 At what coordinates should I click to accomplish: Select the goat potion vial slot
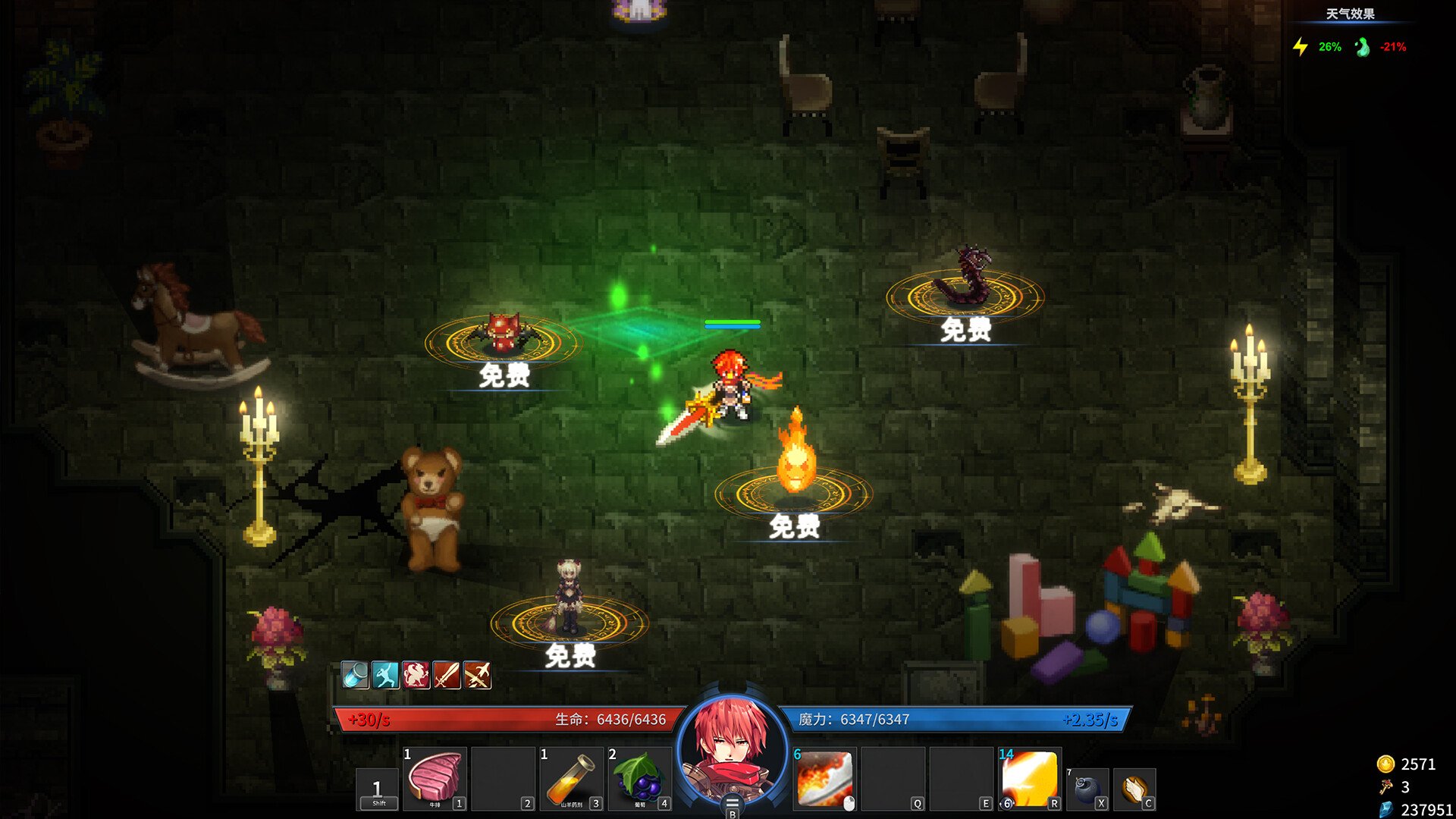click(x=571, y=778)
